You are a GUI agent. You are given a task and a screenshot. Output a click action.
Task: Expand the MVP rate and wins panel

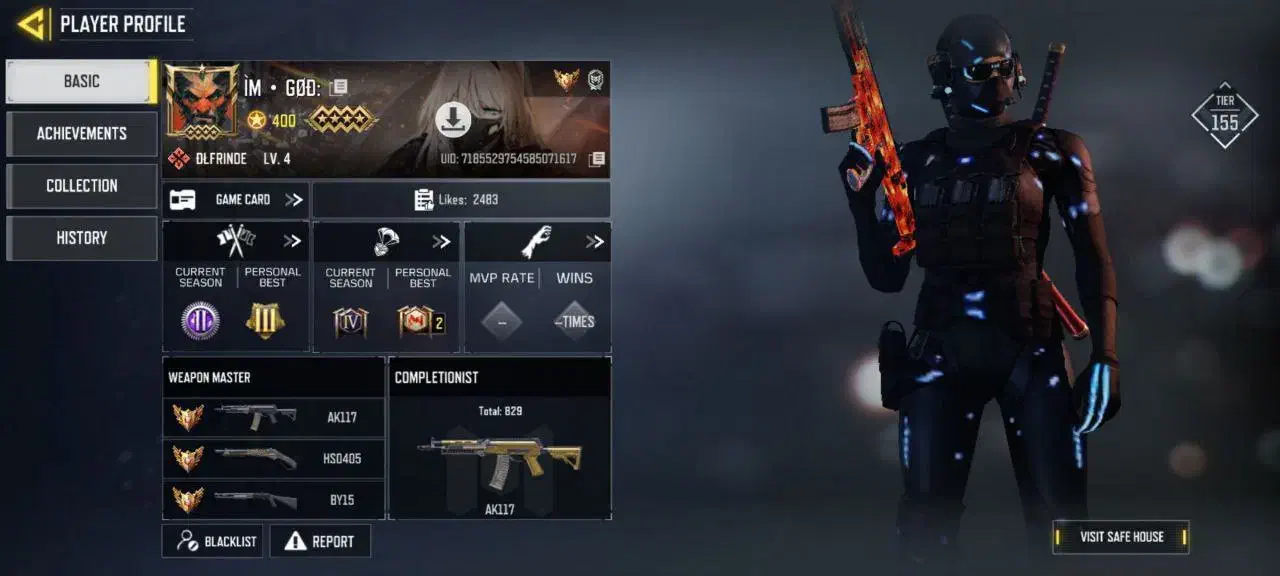595,241
